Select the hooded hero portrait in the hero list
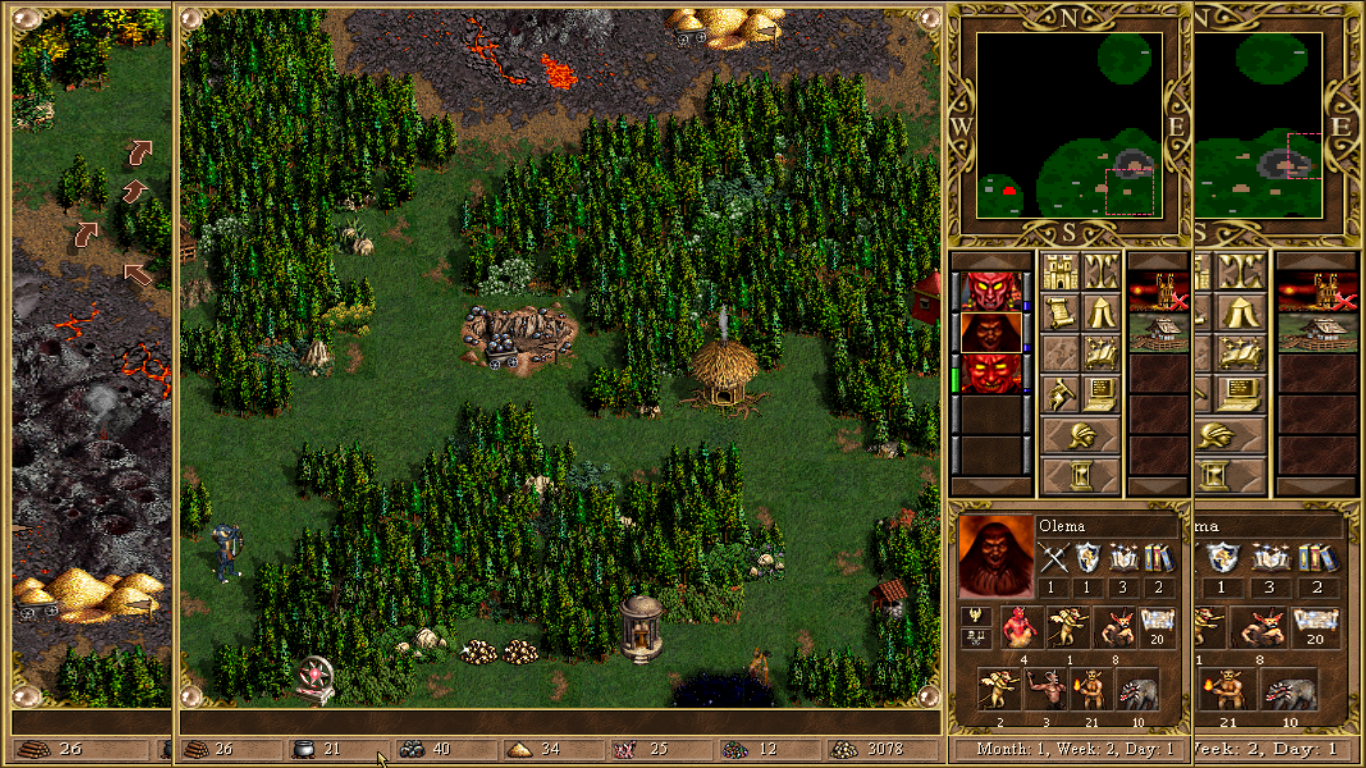The width and height of the screenshot is (1366, 768). pyautogui.click(x=991, y=332)
